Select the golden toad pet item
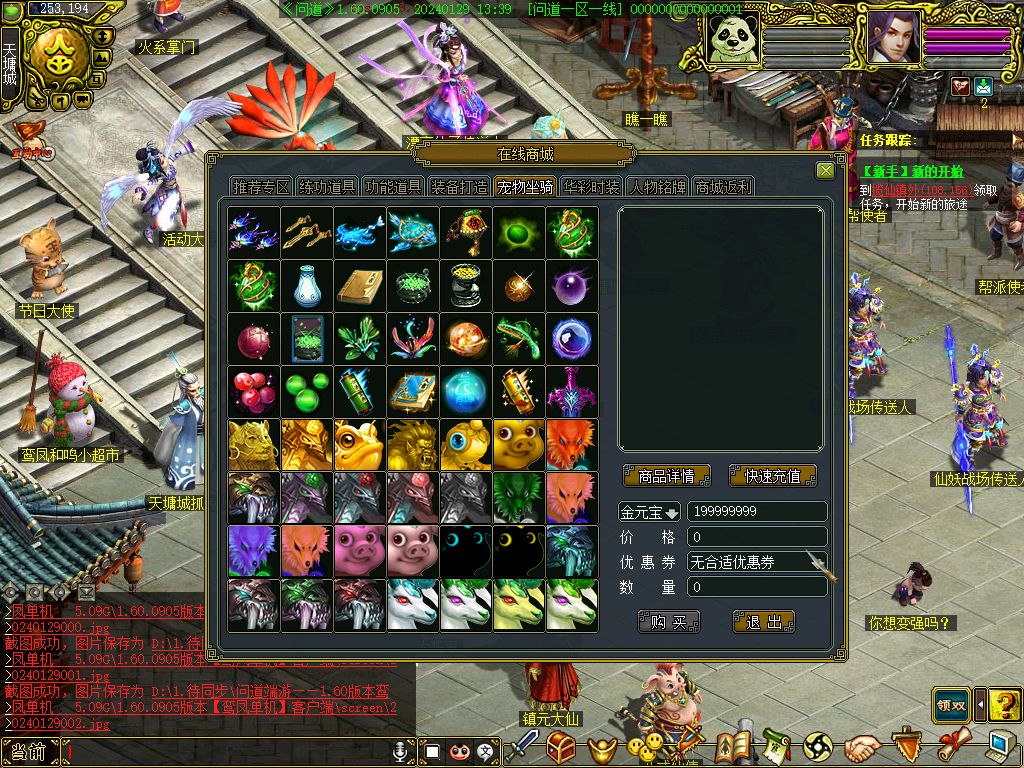Screen dimensions: 1024x768 click(359, 444)
